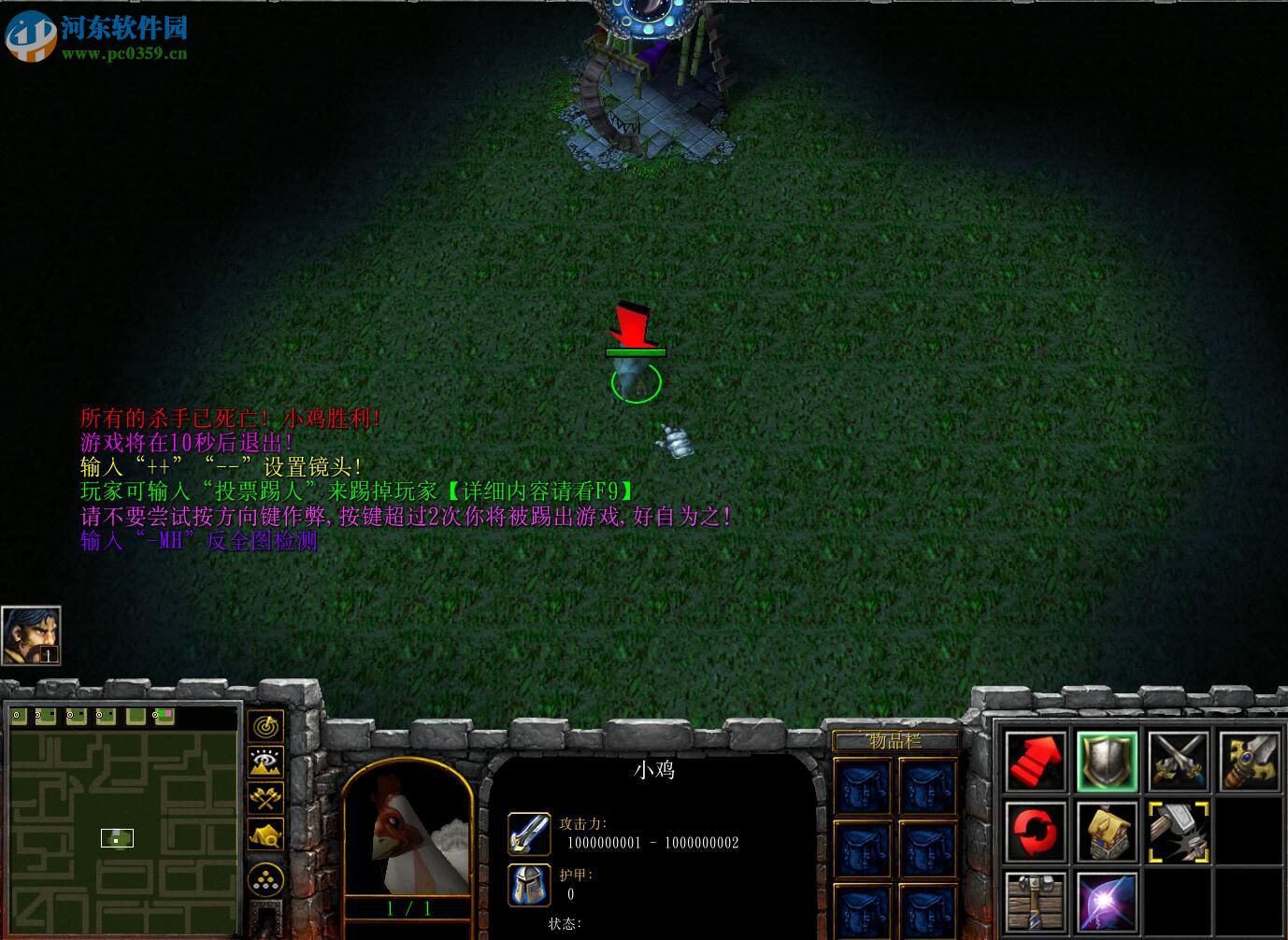Click the red circular arrows icon
The height and width of the screenshot is (940, 1288).
[1036, 832]
